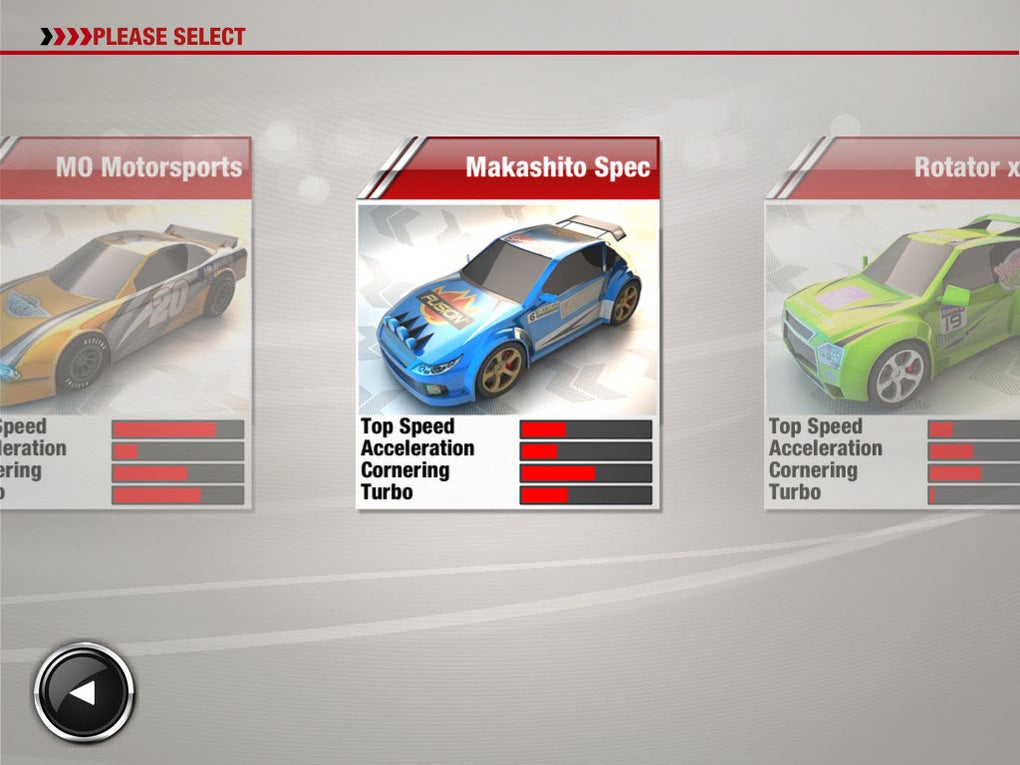Viewport: 1020px width, 765px height.
Task: Pick the green Rotator car card
Action: pos(892,323)
